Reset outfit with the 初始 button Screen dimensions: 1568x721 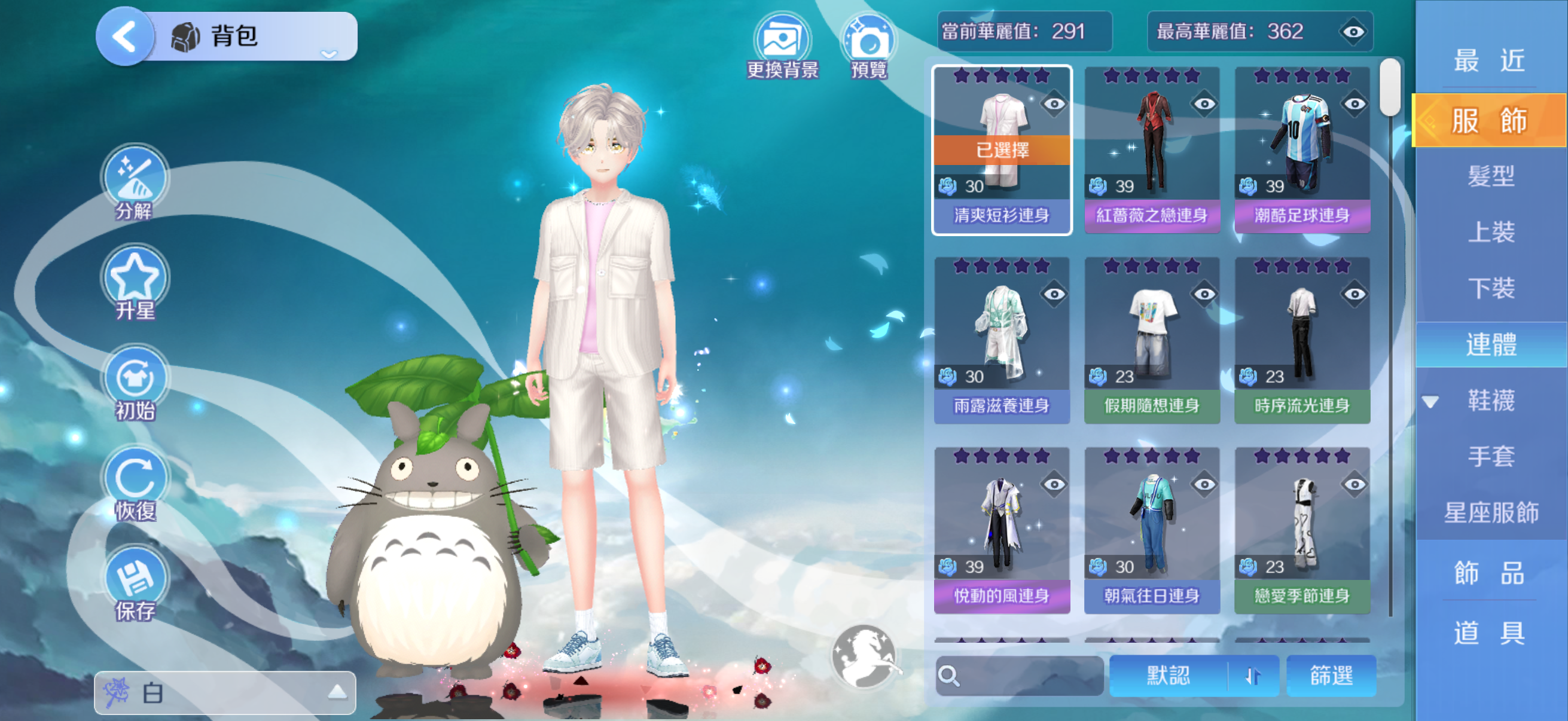coord(135,383)
